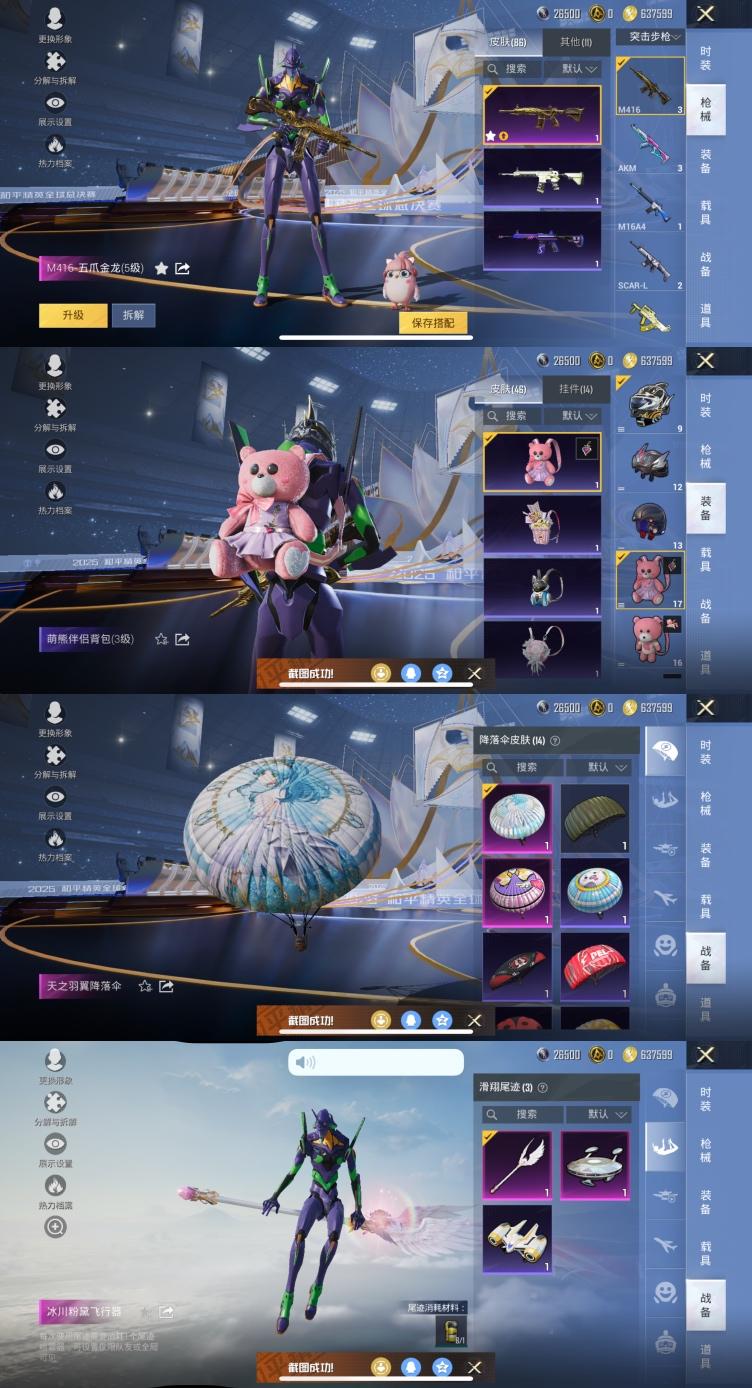Select the golden dragon M416 skin tile
The width and height of the screenshot is (752, 1388).
[542, 115]
